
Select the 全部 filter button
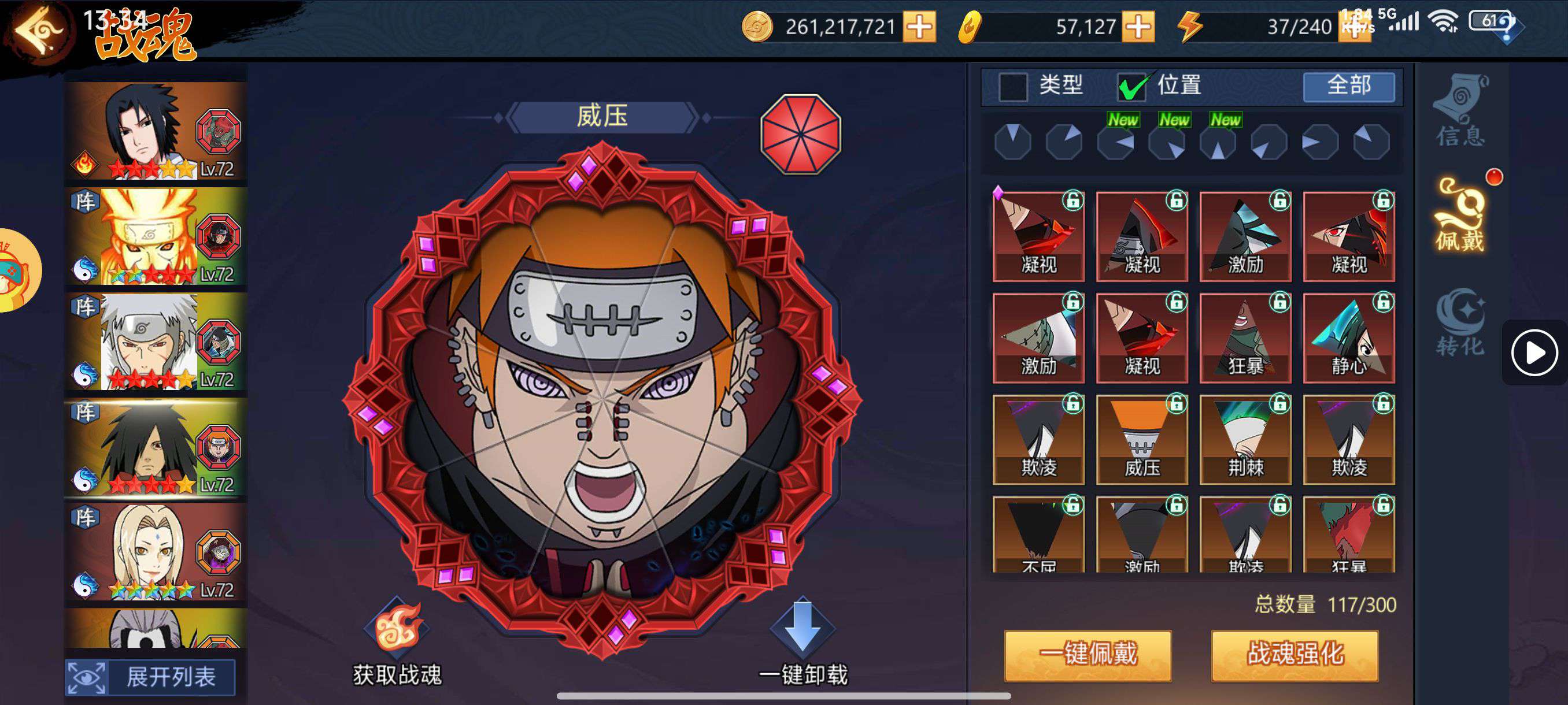(1348, 86)
